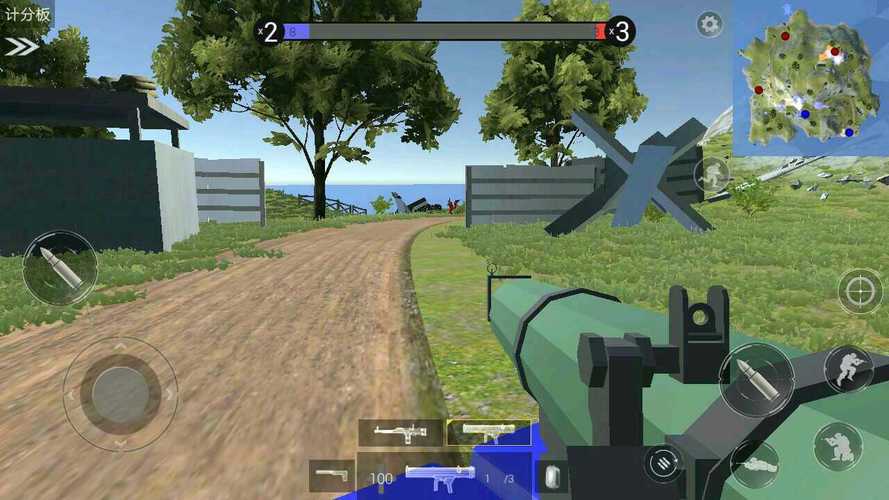The height and width of the screenshot is (500, 889).
Task: Open the 计分板 scoreboard panel
Action: [x=25, y=15]
